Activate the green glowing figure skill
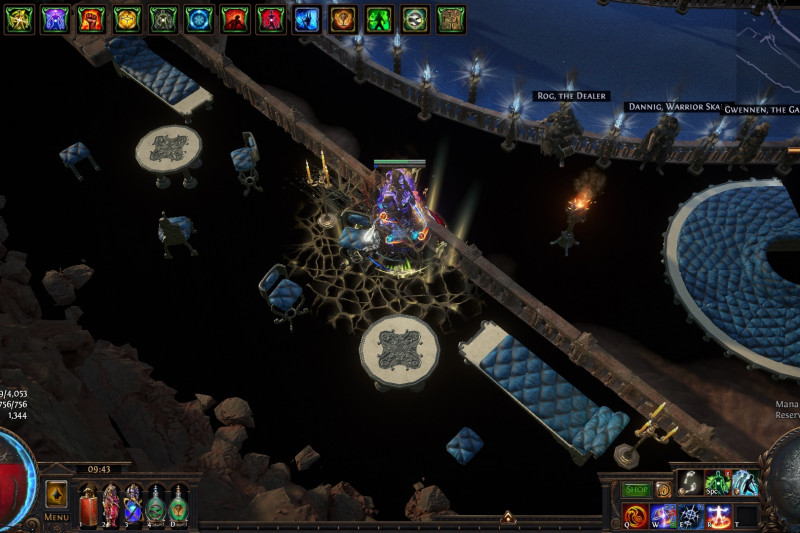 717,483
